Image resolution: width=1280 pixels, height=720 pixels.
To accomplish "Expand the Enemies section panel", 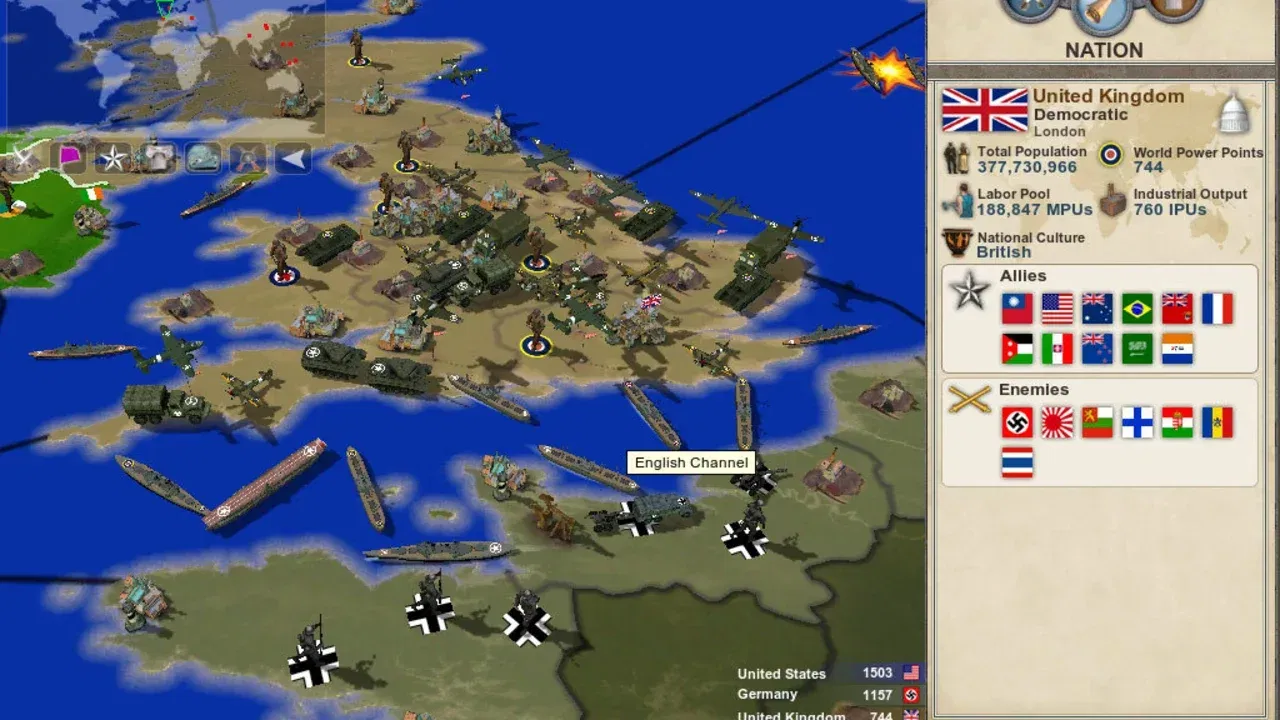I will 1034,390.
